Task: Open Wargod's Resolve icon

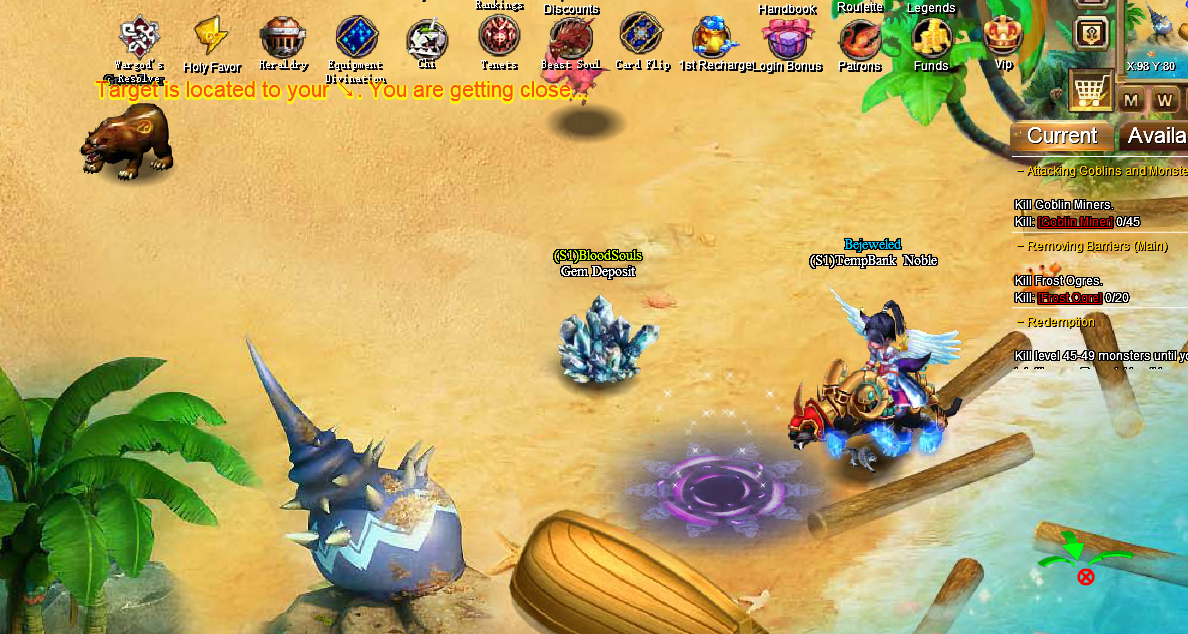Action: (x=139, y=38)
